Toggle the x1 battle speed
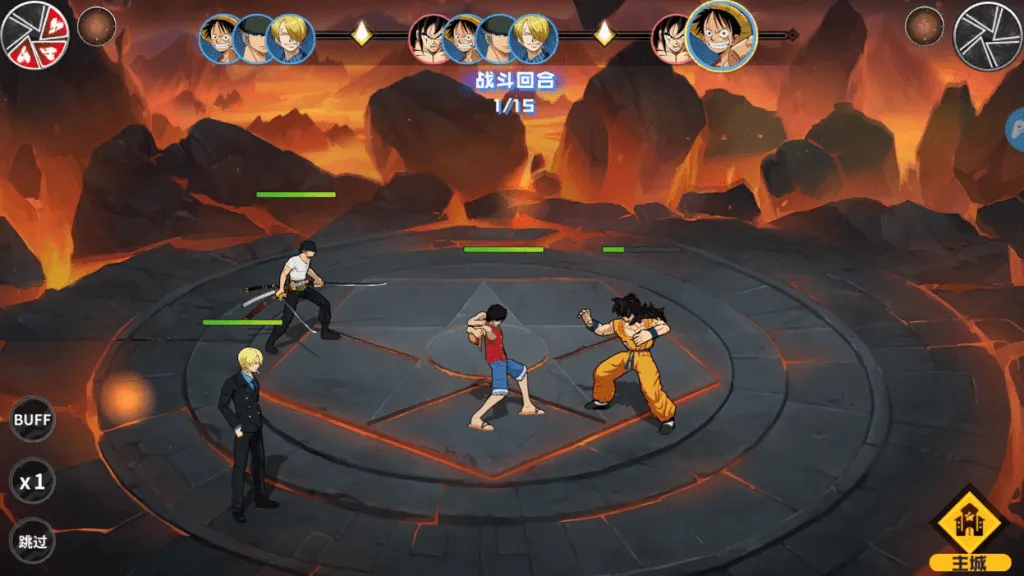Image resolution: width=1024 pixels, height=576 pixels. (32, 482)
